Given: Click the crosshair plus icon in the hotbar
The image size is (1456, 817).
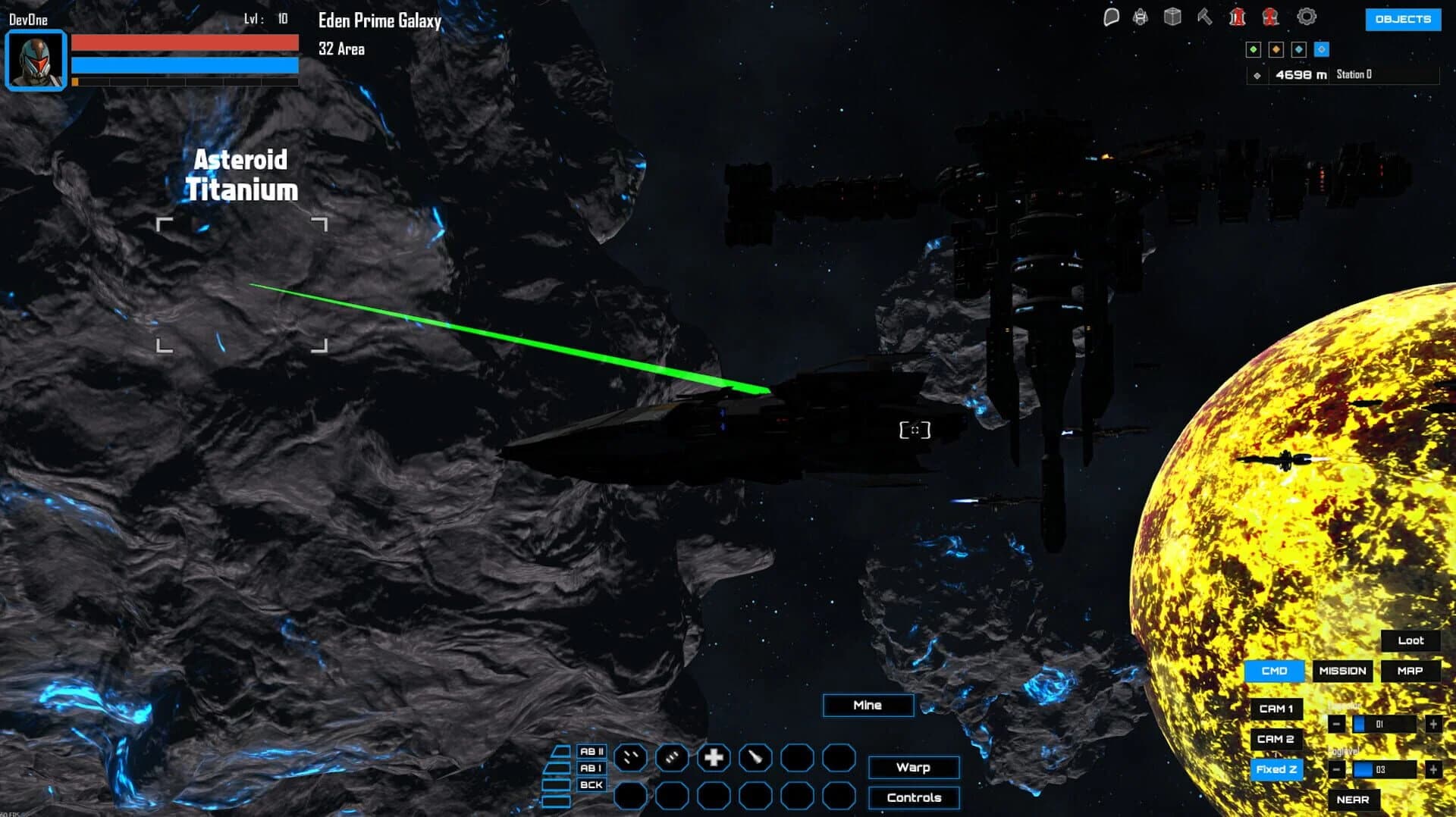Looking at the screenshot, I should click(714, 758).
